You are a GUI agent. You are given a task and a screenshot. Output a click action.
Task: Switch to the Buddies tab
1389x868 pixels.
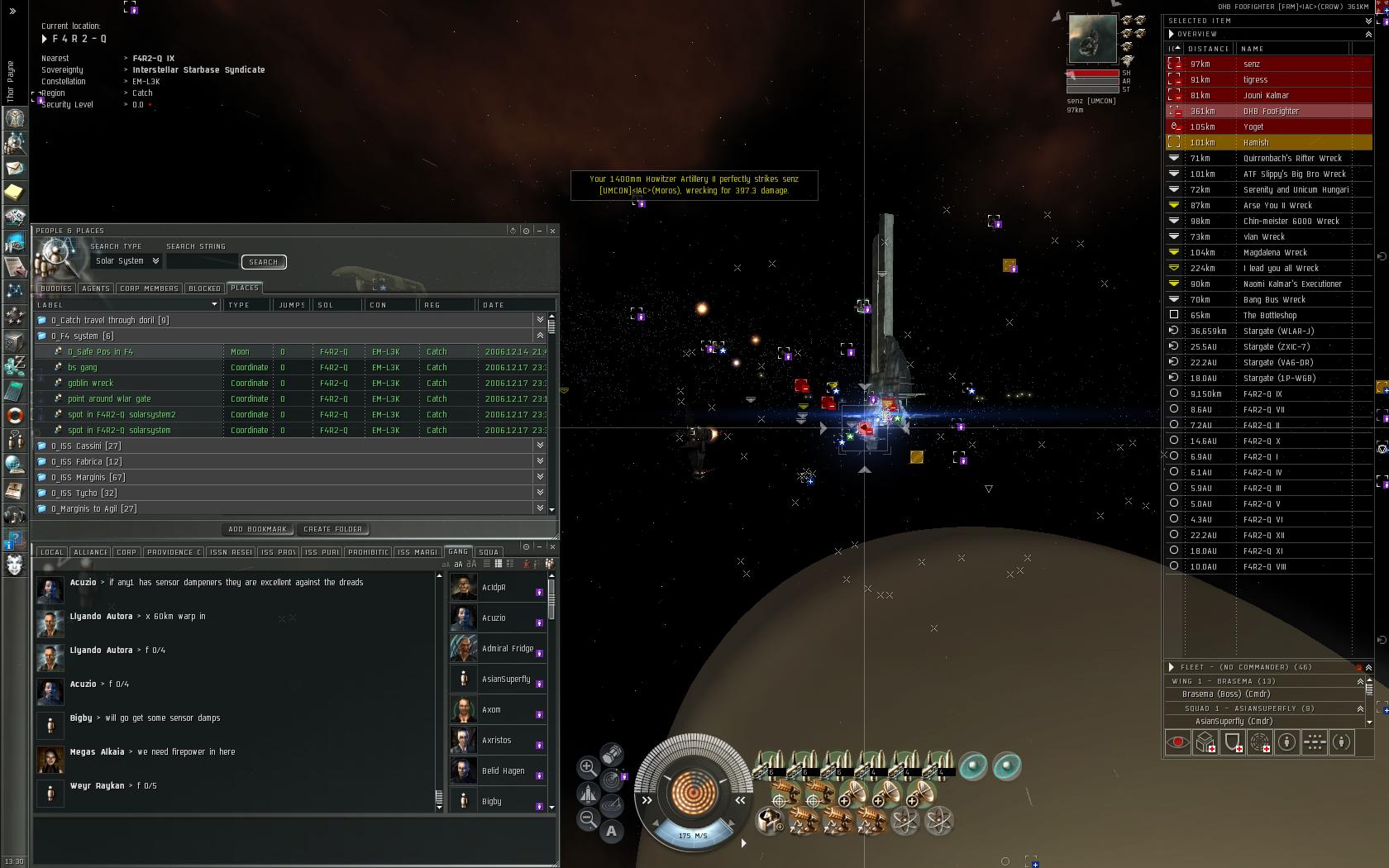pos(55,289)
